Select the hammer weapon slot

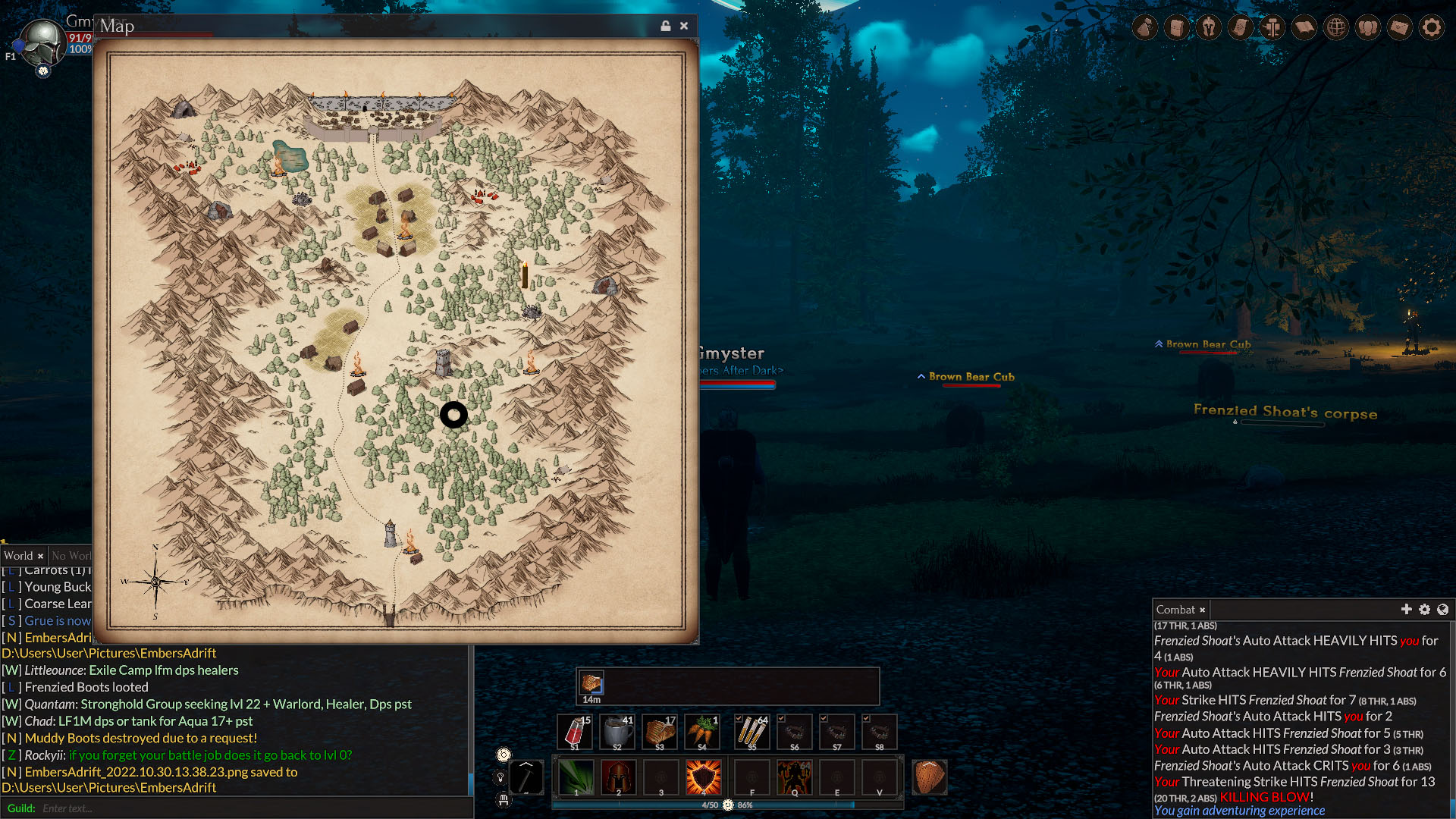[526, 777]
